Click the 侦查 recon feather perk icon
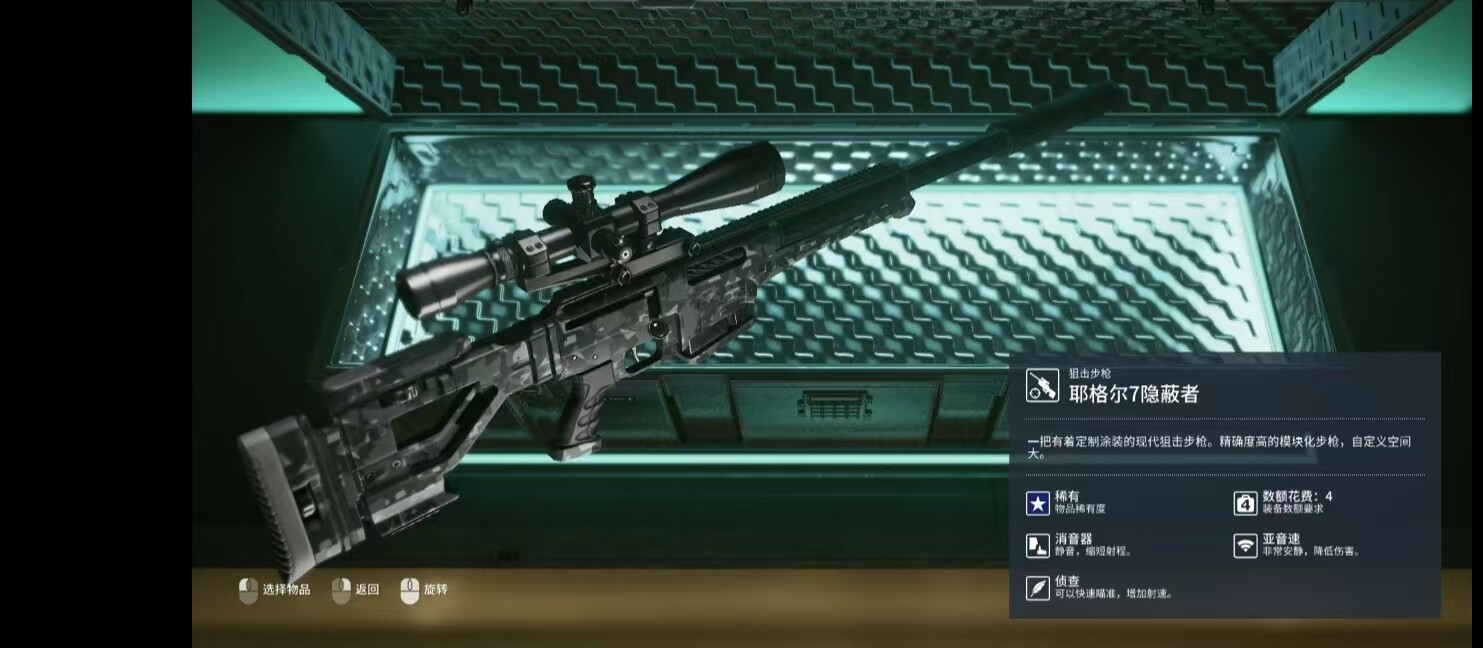 click(1038, 587)
